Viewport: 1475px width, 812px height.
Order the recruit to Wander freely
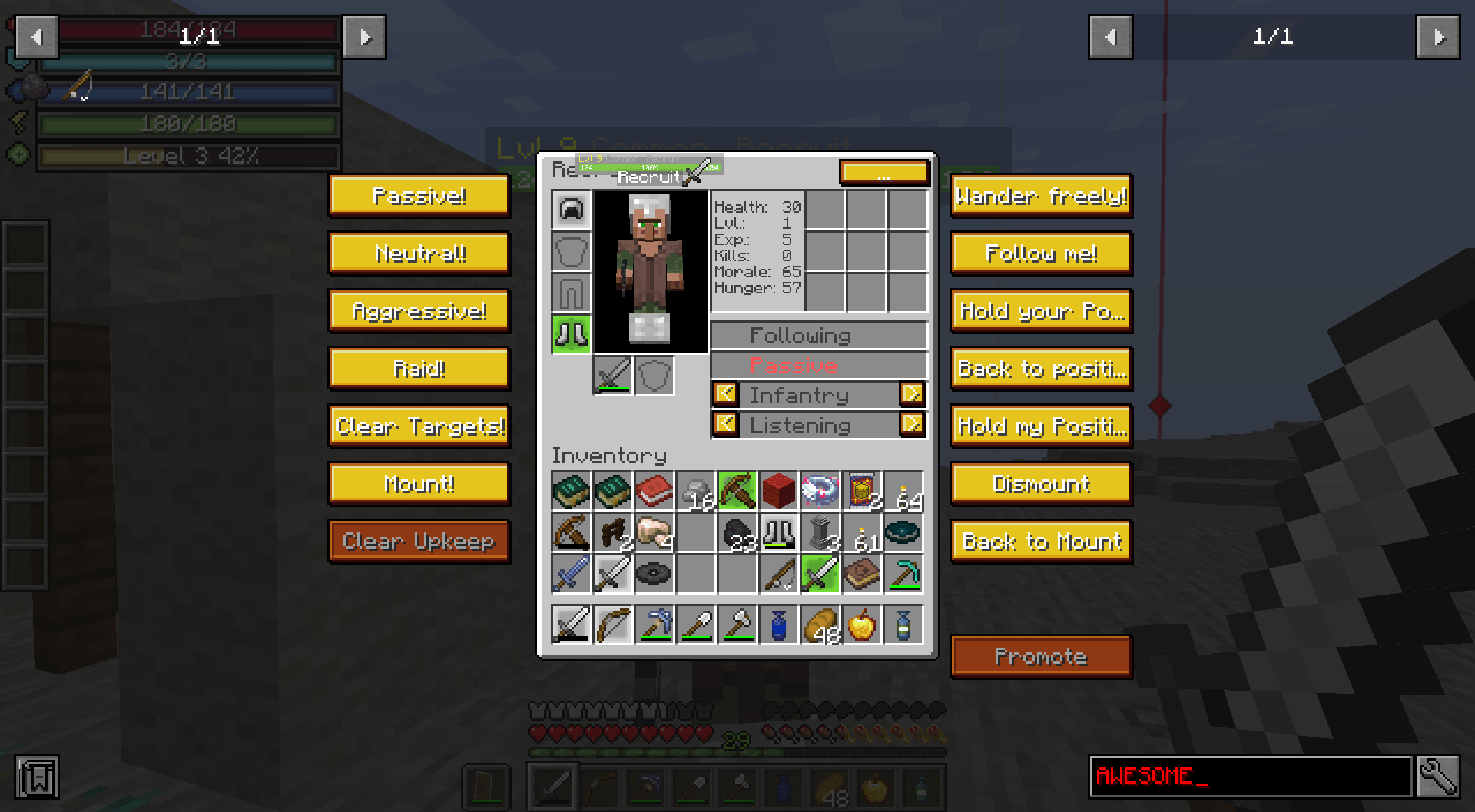click(1040, 196)
